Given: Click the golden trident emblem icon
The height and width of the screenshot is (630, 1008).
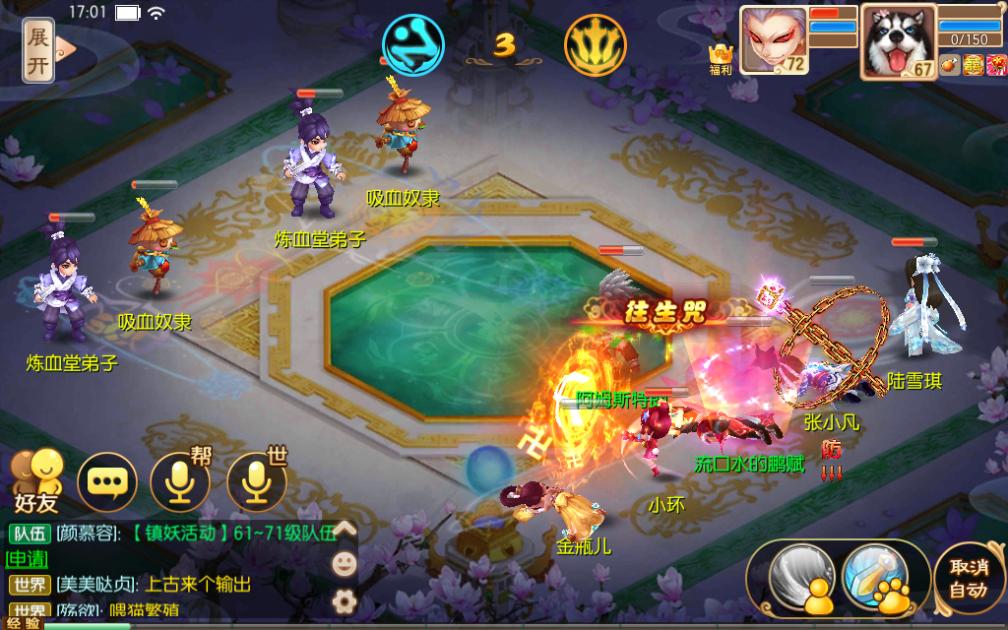Looking at the screenshot, I should click(595, 45).
